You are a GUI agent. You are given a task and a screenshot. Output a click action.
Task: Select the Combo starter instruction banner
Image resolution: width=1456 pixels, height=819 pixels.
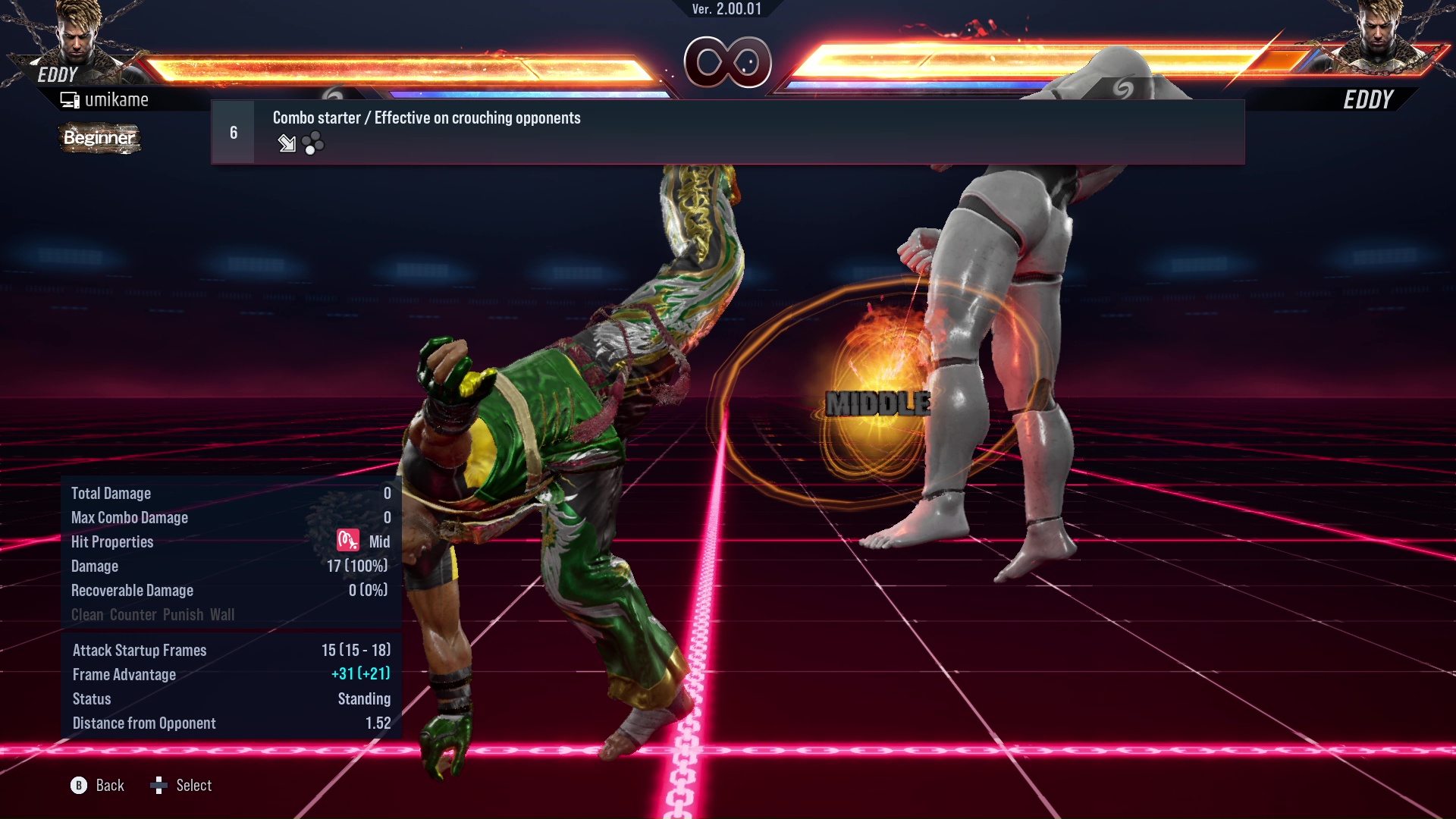[426, 118]
